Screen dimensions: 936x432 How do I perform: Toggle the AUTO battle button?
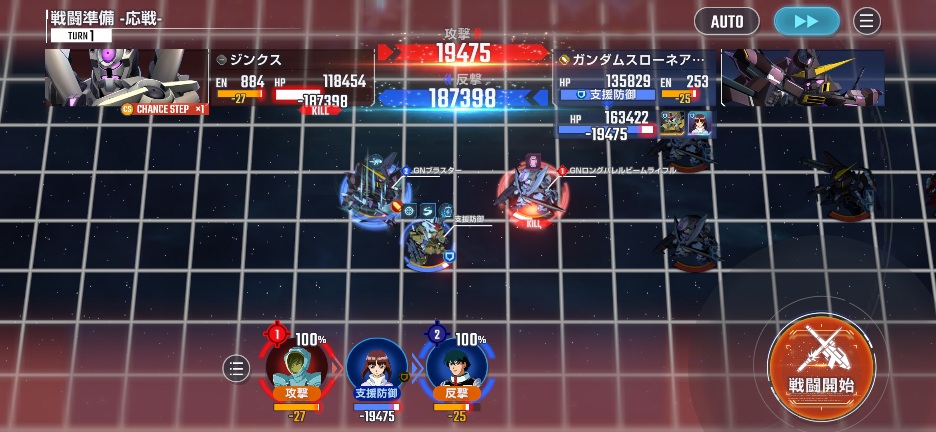727,21
